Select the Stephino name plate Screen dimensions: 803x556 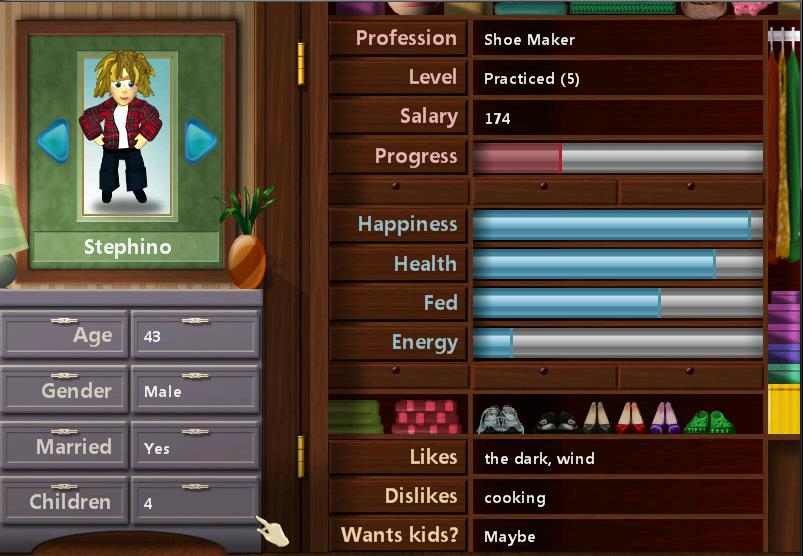(127, 247)
